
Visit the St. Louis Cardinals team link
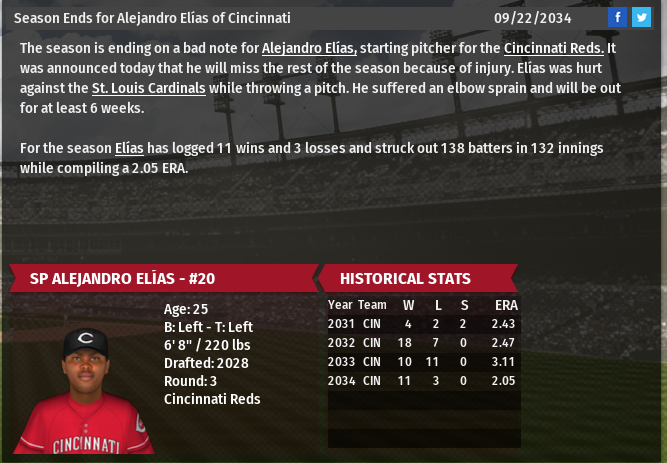click(148, 88)
